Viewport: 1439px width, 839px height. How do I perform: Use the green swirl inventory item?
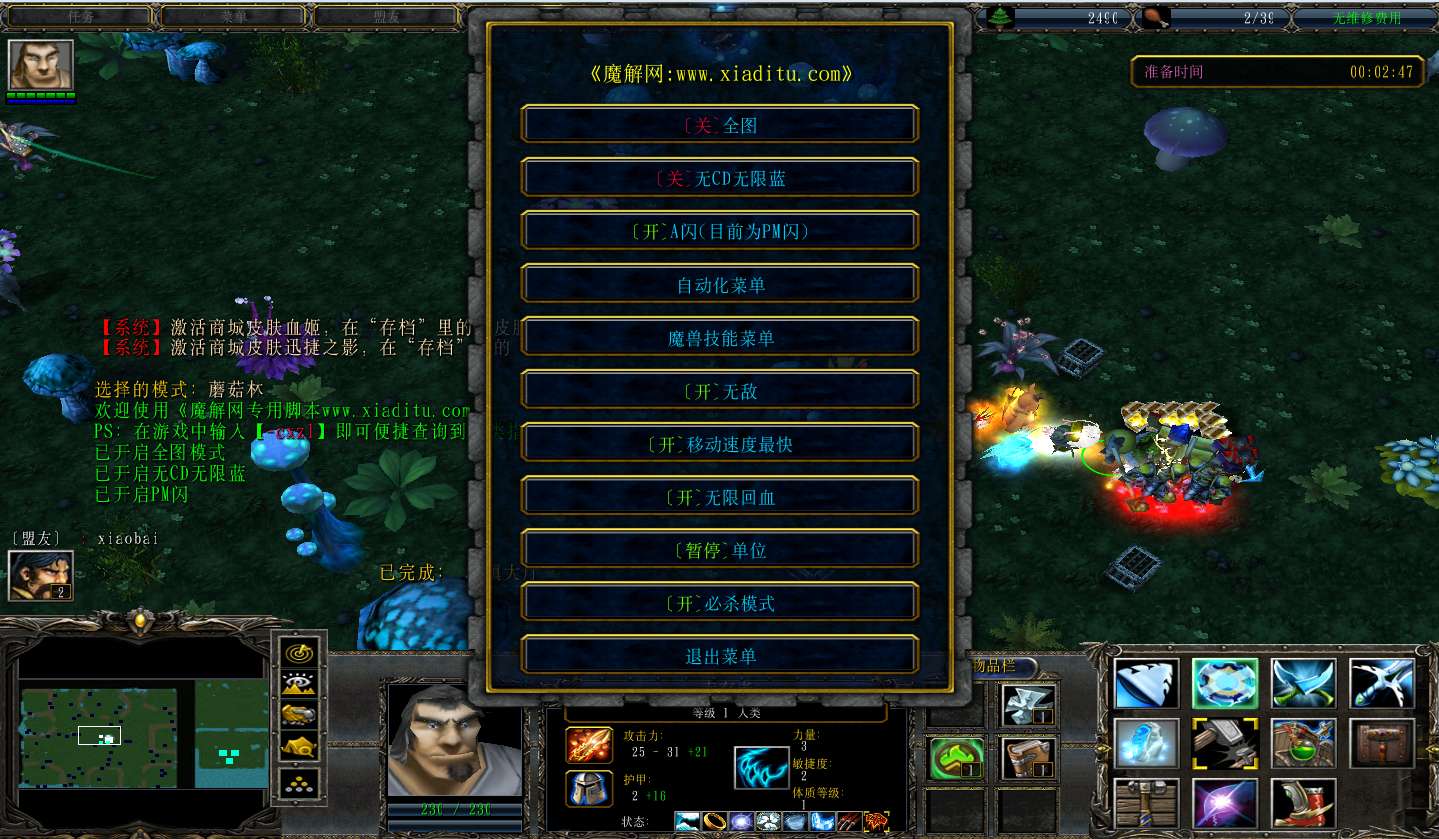pyautogui.click(x=955, y=759)
